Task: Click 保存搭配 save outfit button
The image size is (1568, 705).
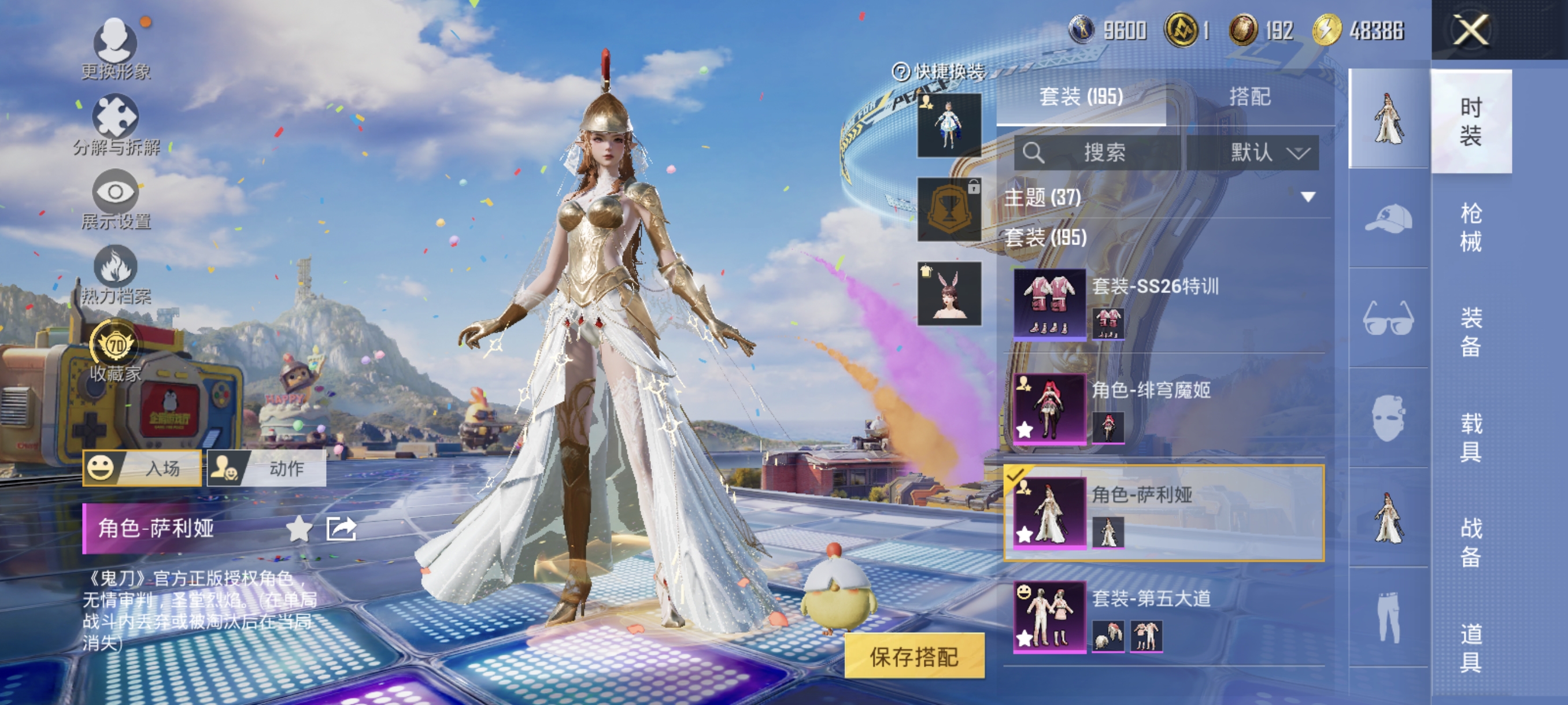Action: coord(914,656)
